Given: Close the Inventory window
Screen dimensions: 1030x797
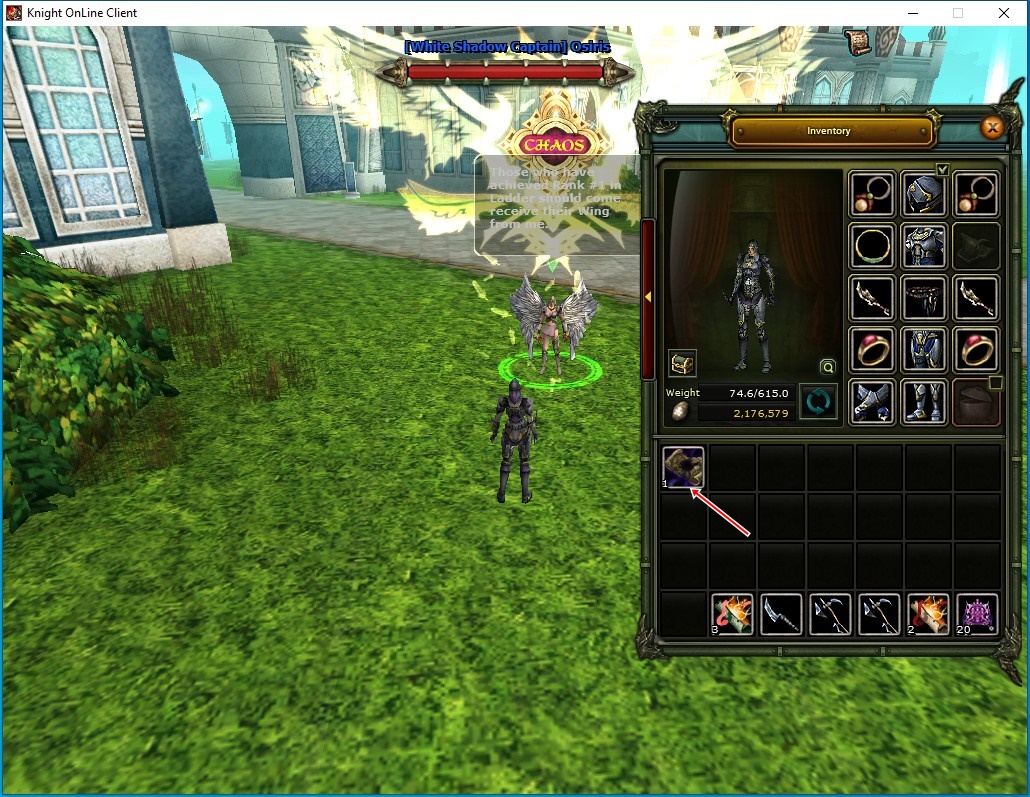Looking at the screenshot, I should click(992, 127).
